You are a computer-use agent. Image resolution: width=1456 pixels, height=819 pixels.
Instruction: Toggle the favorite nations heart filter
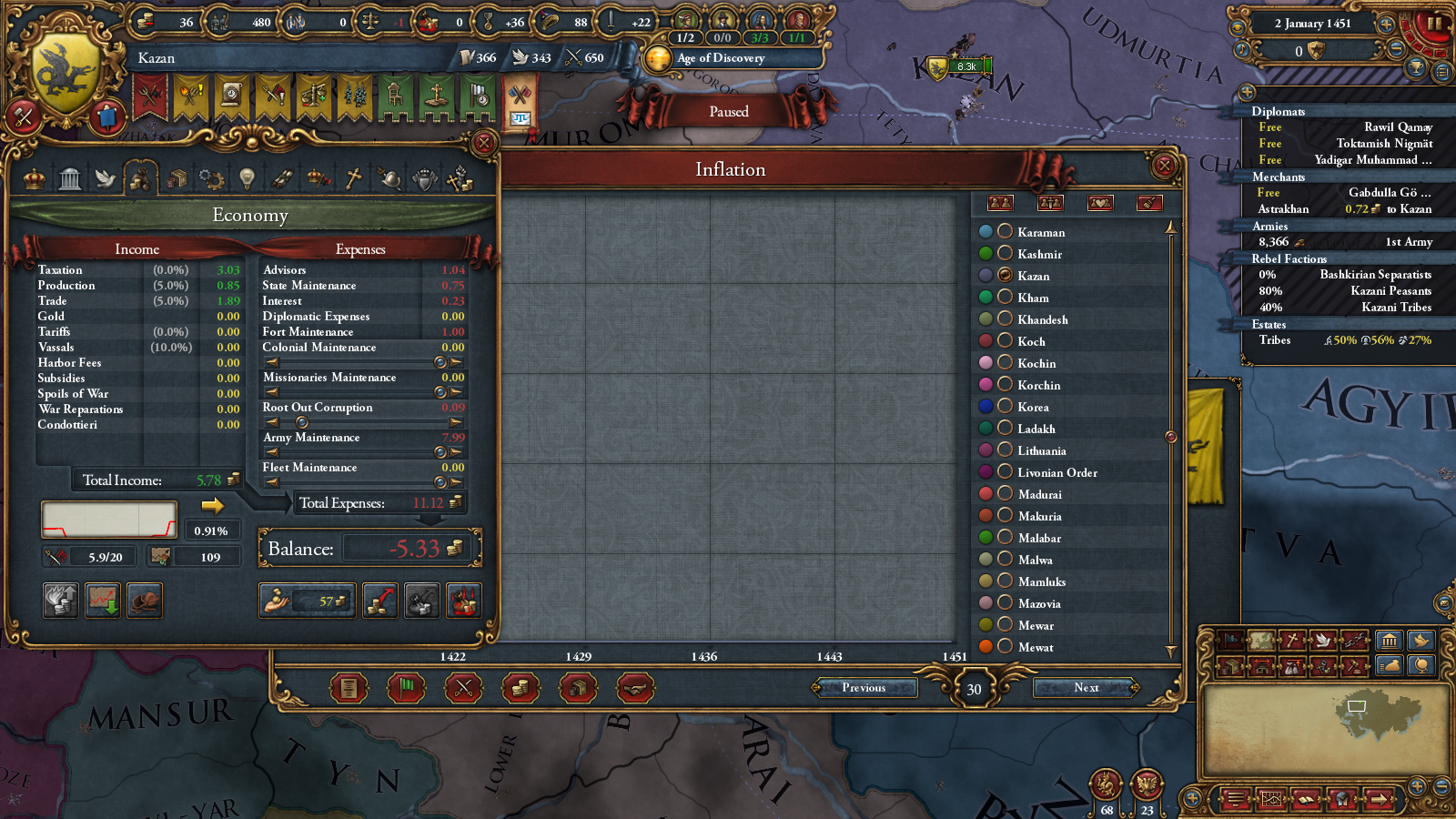[1101, 204]
